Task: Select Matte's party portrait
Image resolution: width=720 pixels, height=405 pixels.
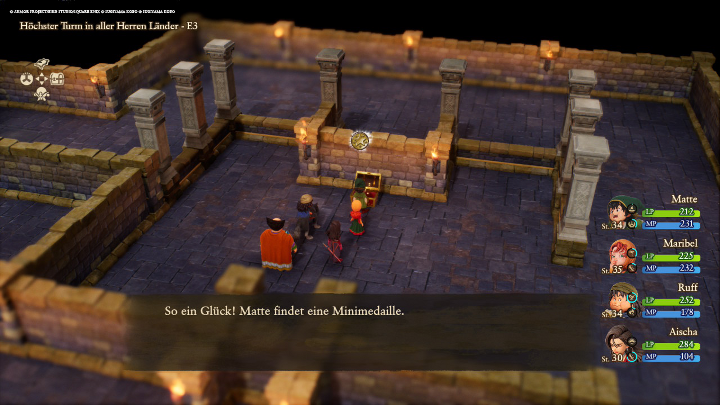Action: pyautogui.click(x=622, y=212)
